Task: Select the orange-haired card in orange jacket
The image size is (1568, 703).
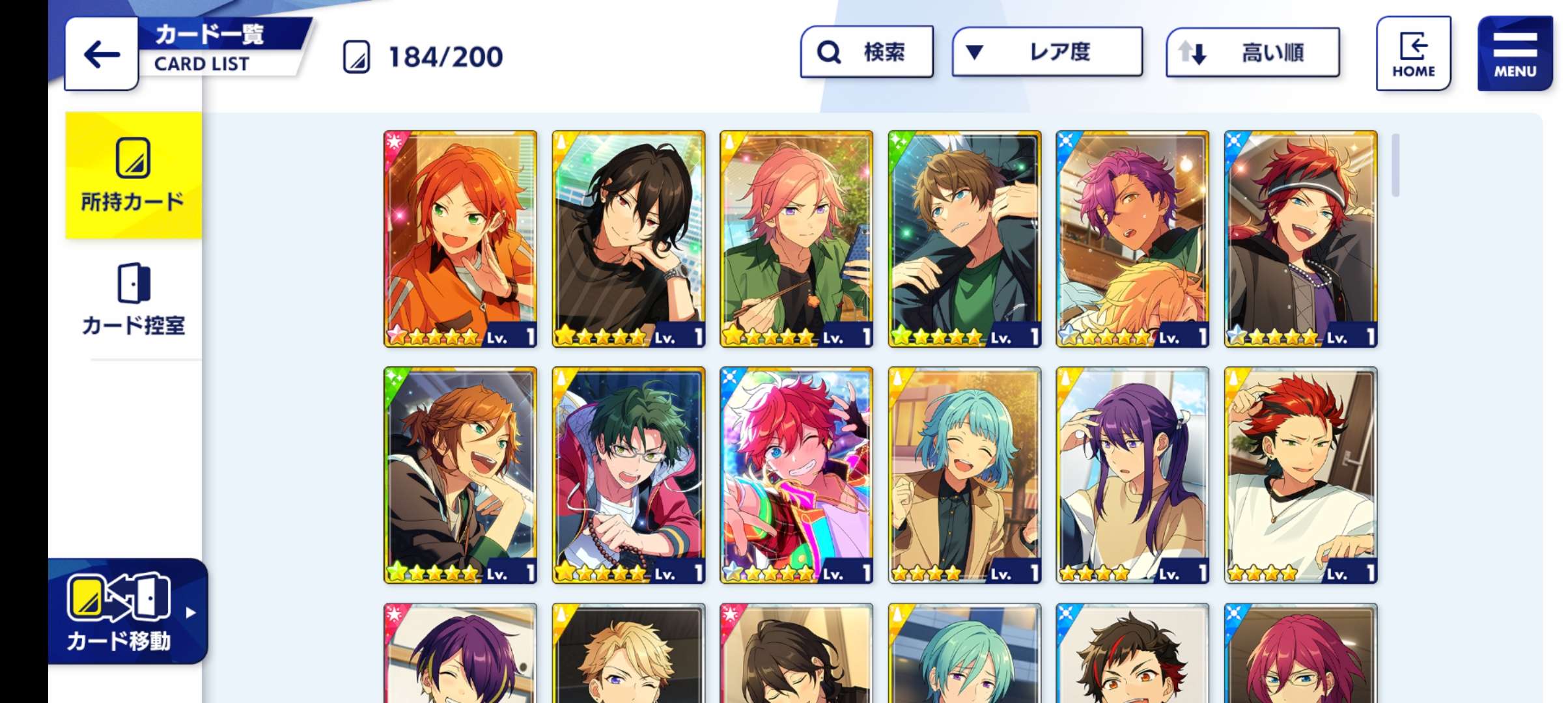Action: point(460,239)
